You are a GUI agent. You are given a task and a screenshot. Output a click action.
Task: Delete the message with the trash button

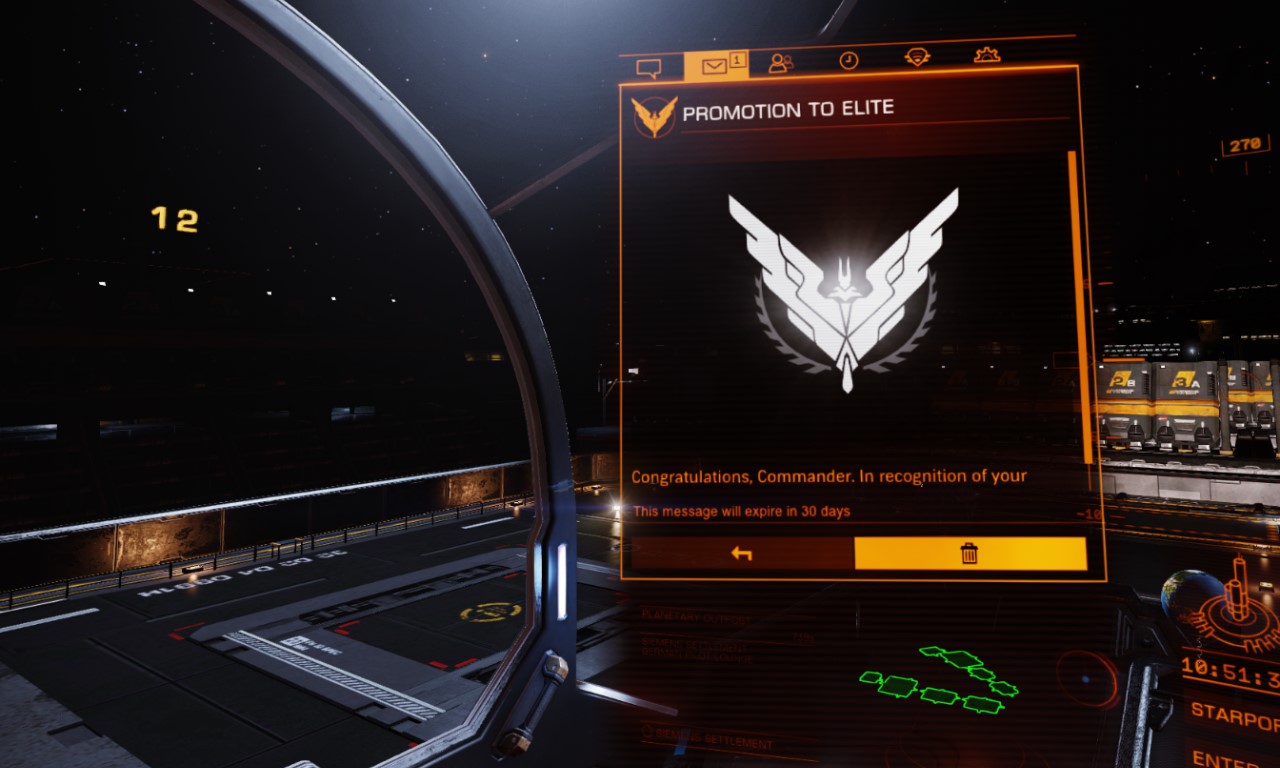click(x=969, y=553)
